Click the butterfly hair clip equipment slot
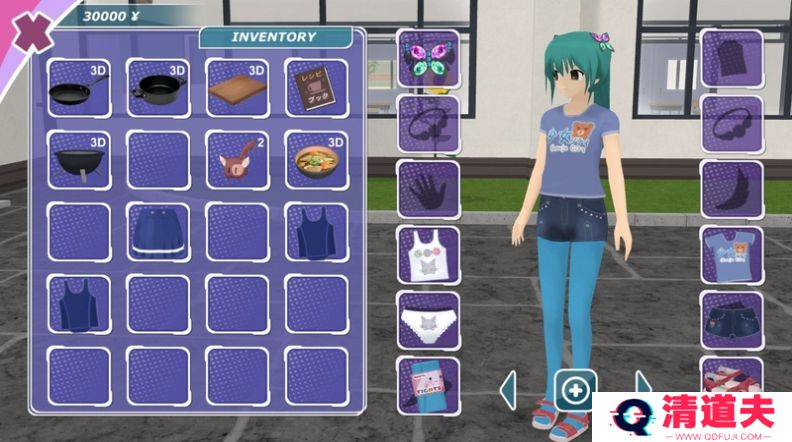The height and width of the screenshot is (442, 792). [428, 58]
